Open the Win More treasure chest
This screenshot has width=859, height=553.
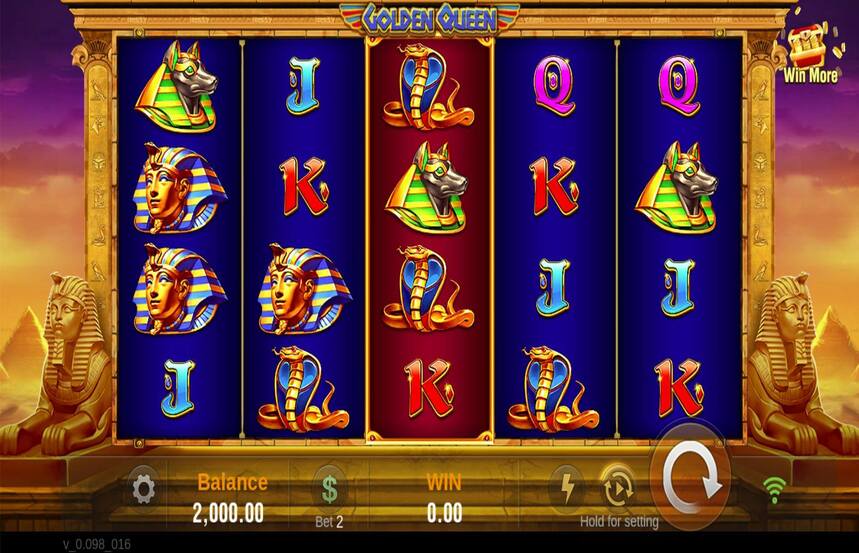click(809, 49)
